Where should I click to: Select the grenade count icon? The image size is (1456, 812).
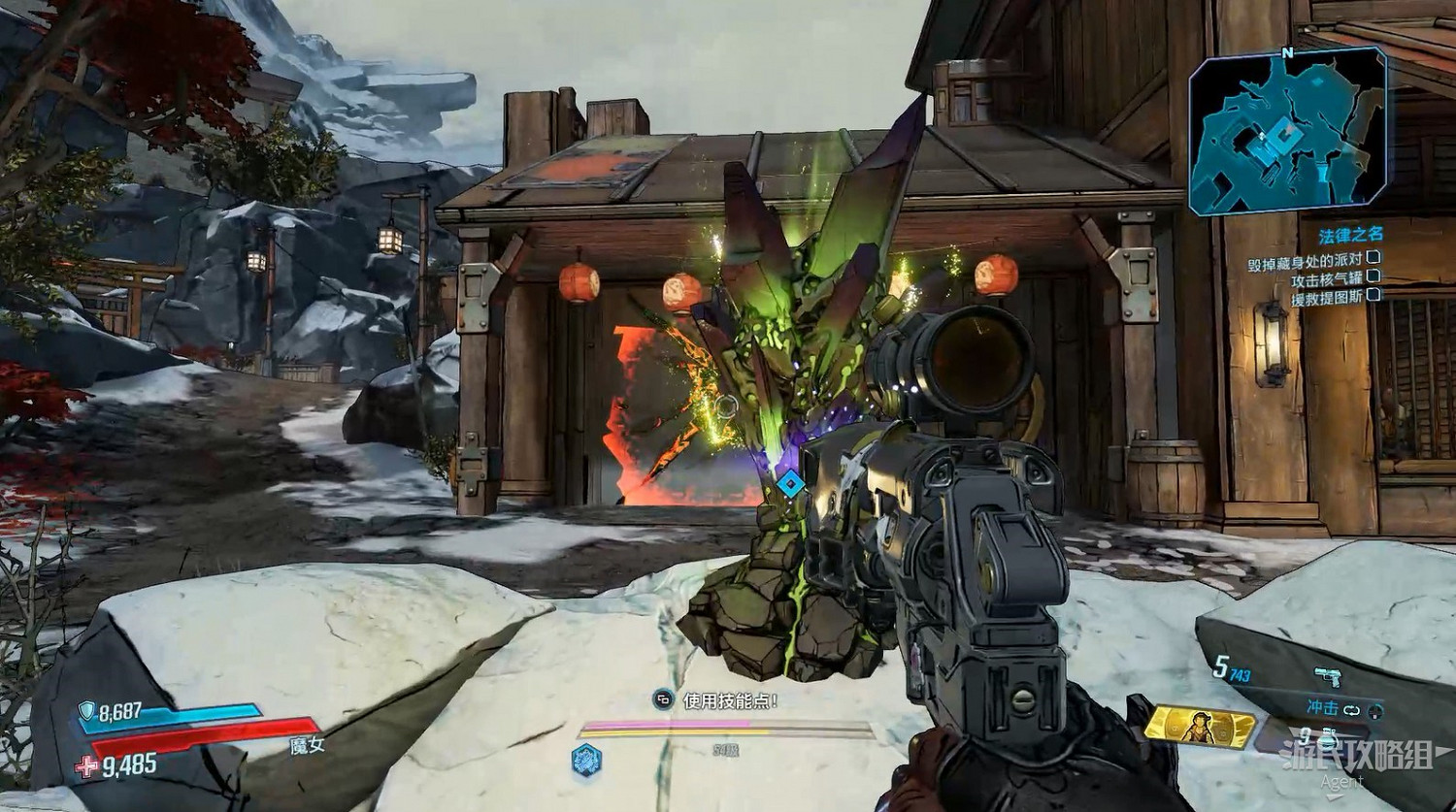tap(1328, 737)
